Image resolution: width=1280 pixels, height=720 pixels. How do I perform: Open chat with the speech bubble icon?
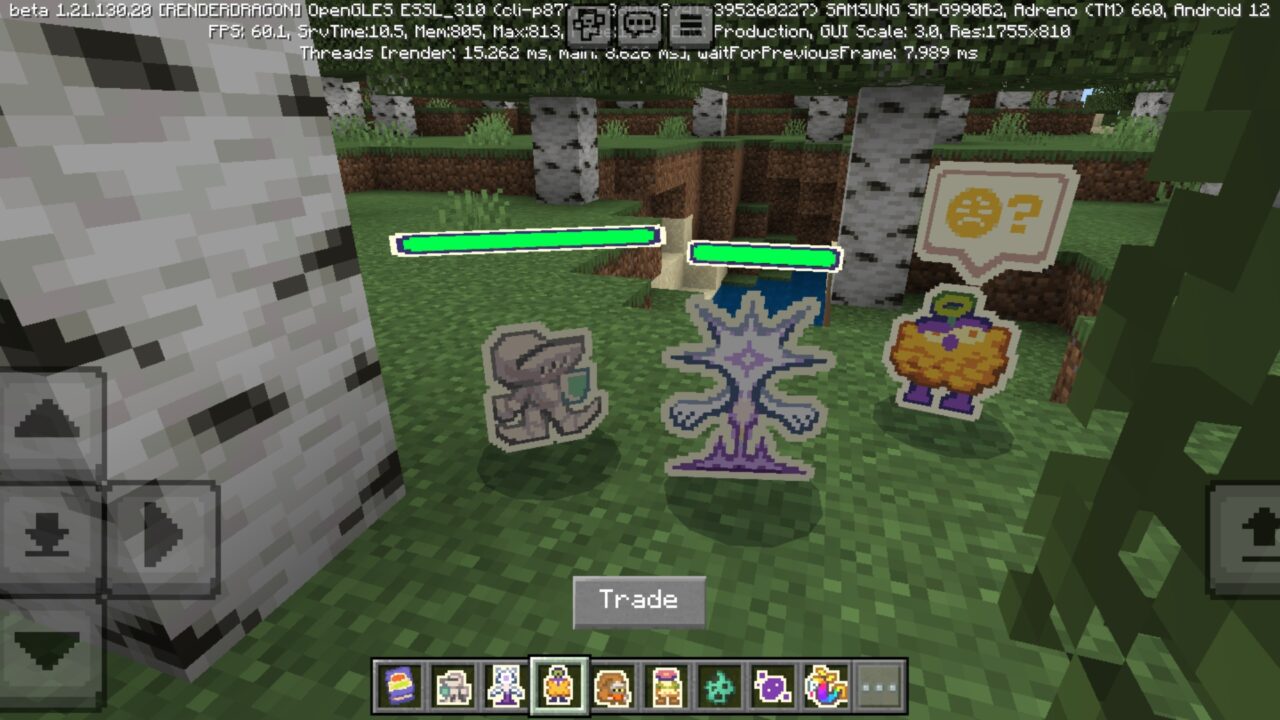[640, 22]
